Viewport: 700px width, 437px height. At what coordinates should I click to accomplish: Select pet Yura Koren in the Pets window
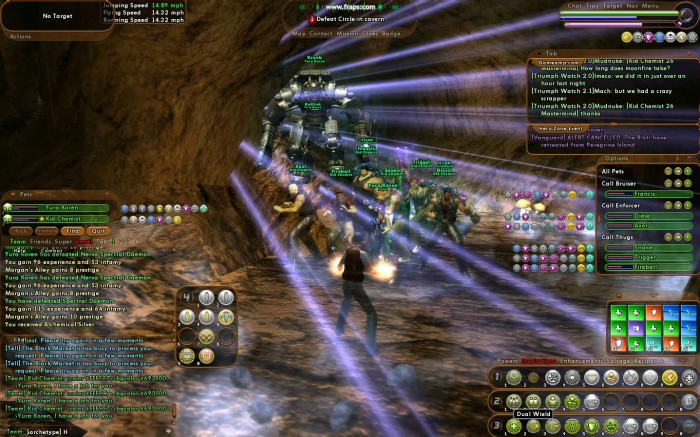click(x=62, y=207)
